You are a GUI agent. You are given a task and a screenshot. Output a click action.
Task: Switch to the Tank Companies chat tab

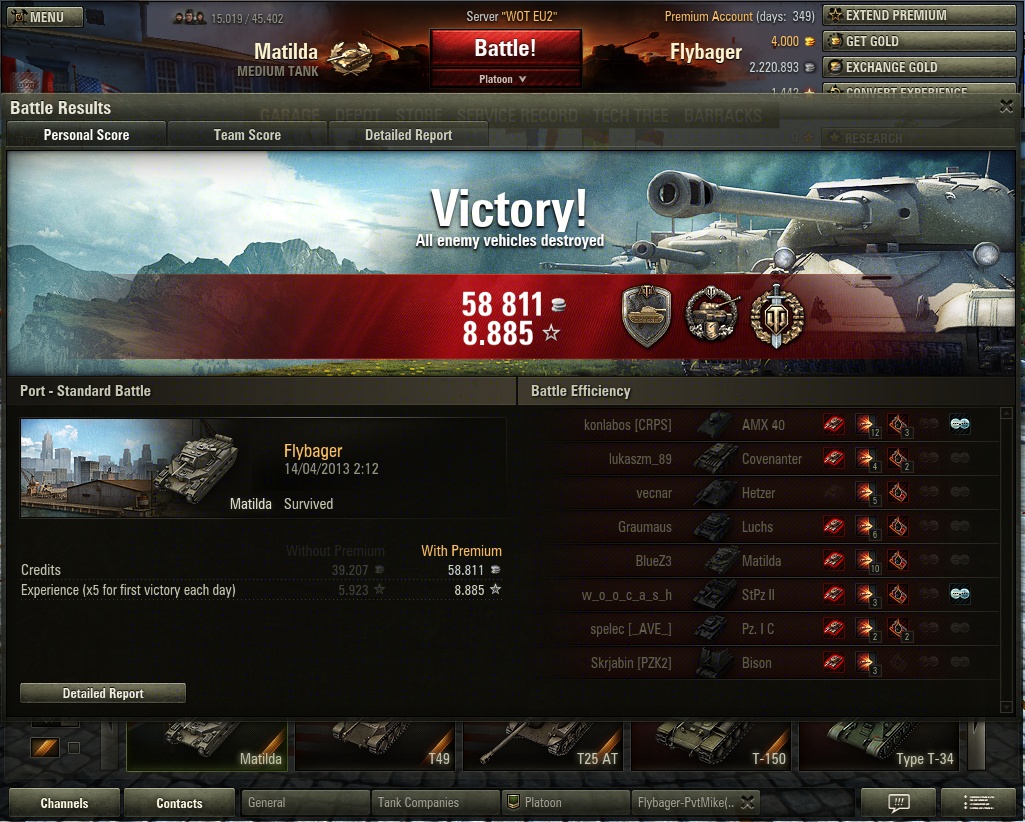(435, 802)
